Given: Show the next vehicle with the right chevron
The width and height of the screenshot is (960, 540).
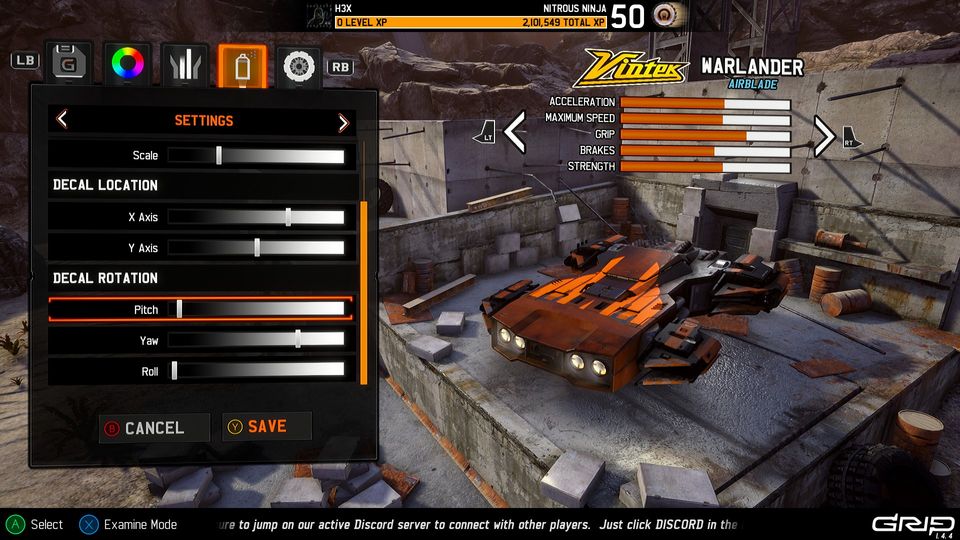Looking at the screenshot, I should coord(823,136).
